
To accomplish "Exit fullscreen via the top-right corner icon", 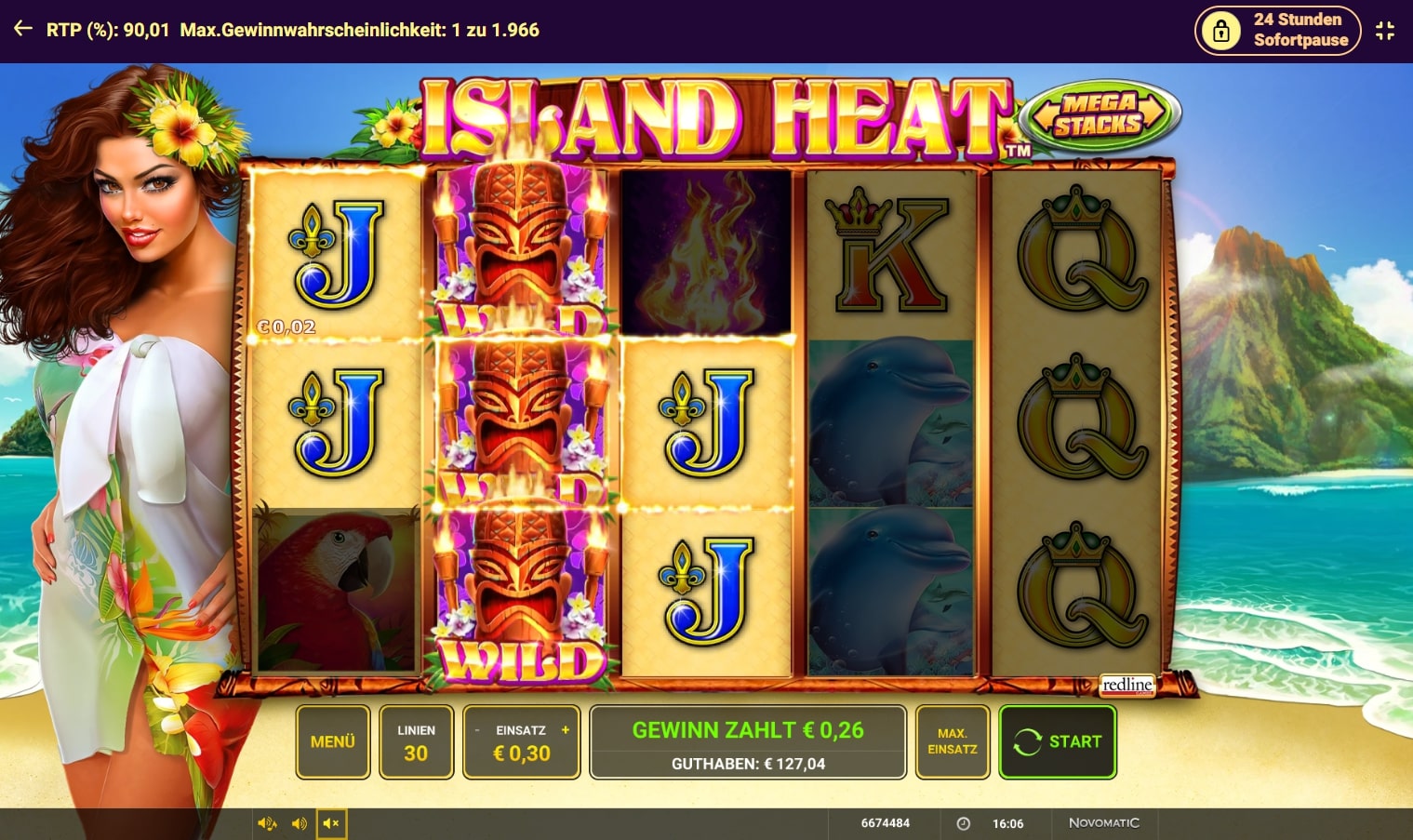I will tap(1385, 31).
